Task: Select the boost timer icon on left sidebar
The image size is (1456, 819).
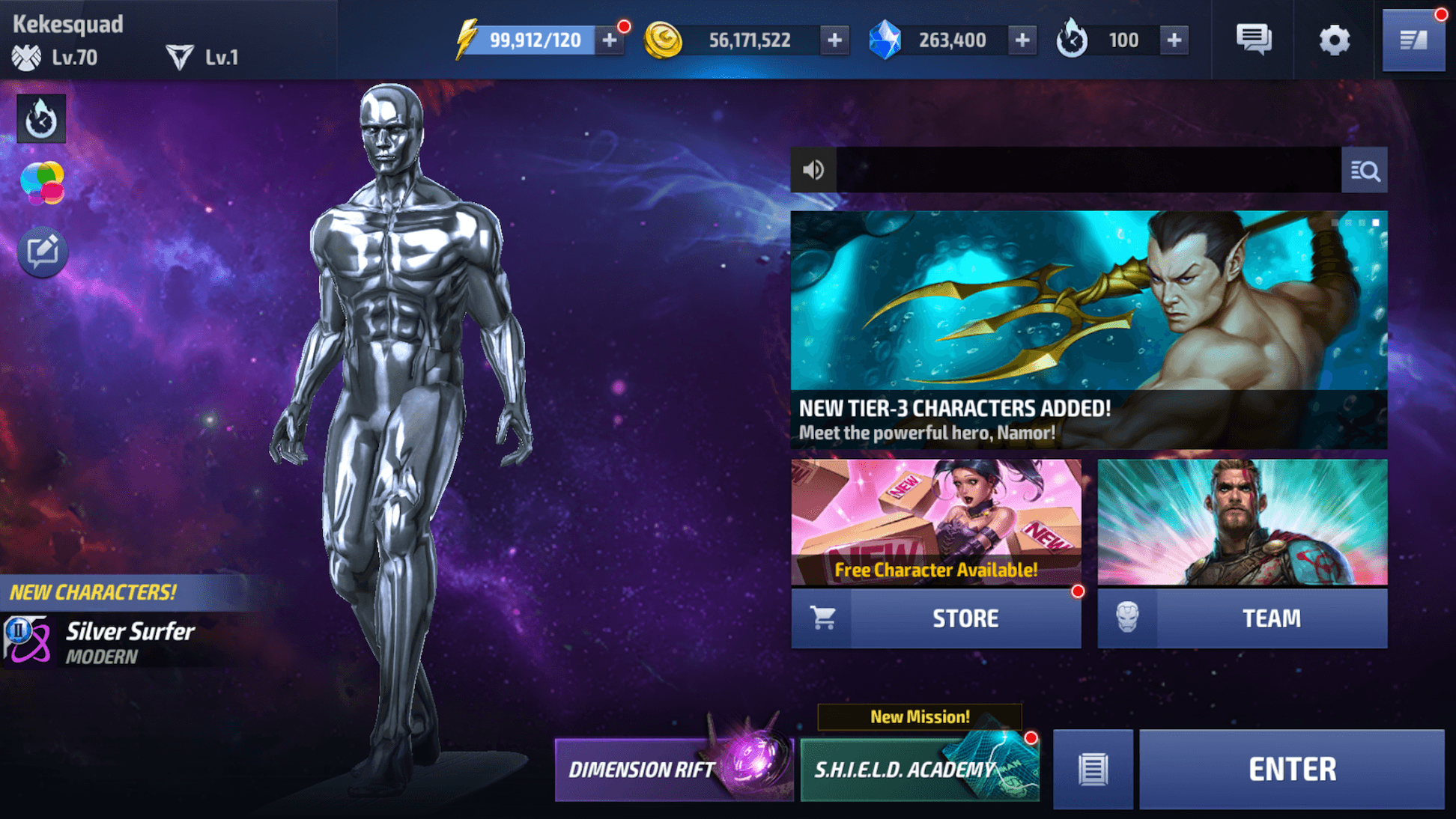Action: [40, 118]
